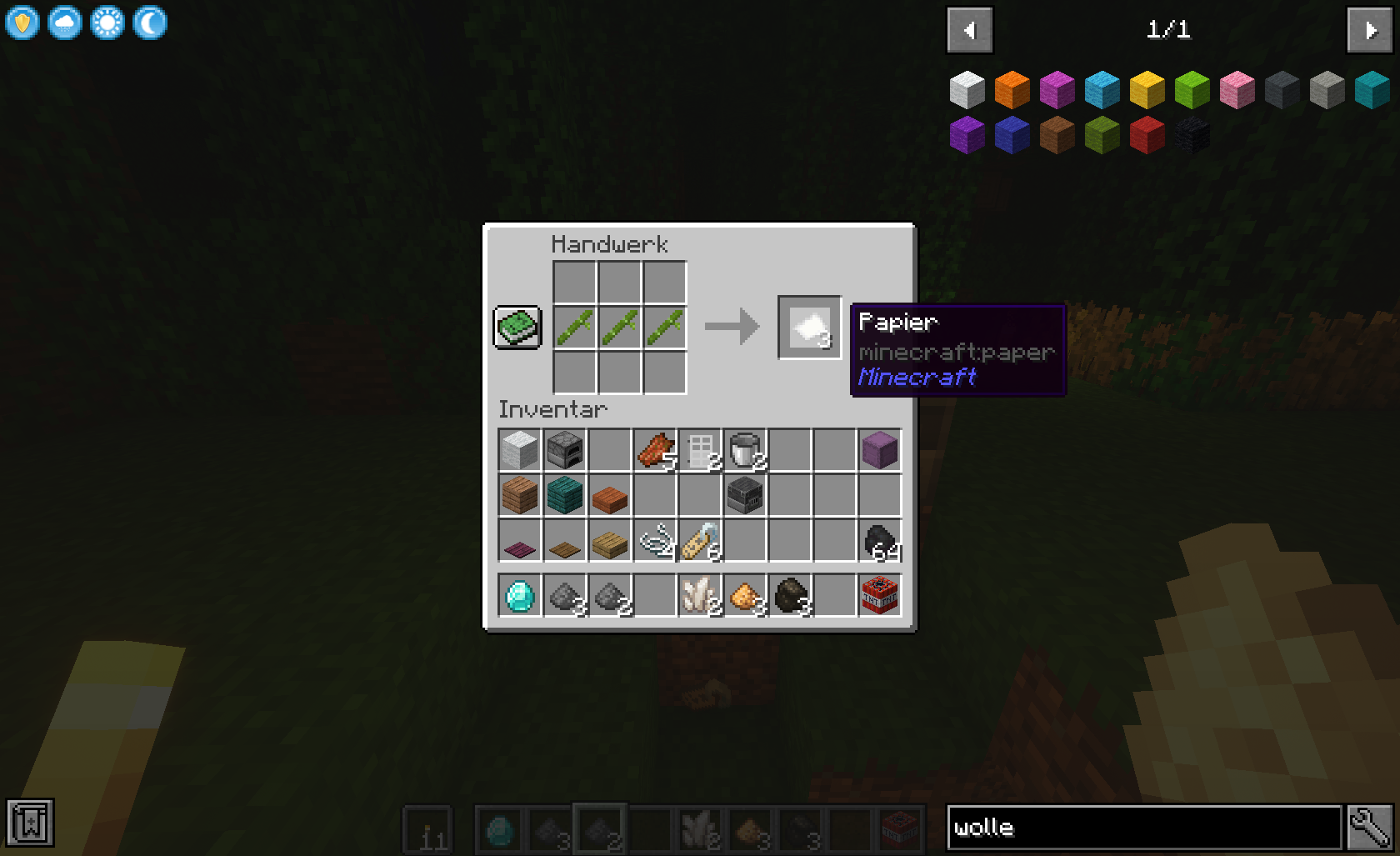Select the white wool color swatch
The height and width of the screenshot is (856, 1400).
pyautogui.click(x=967, y=89)
